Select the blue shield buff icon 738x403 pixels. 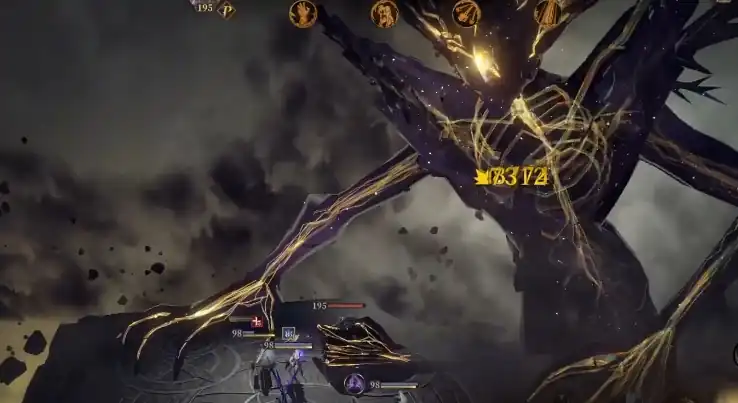click(288, 333)
